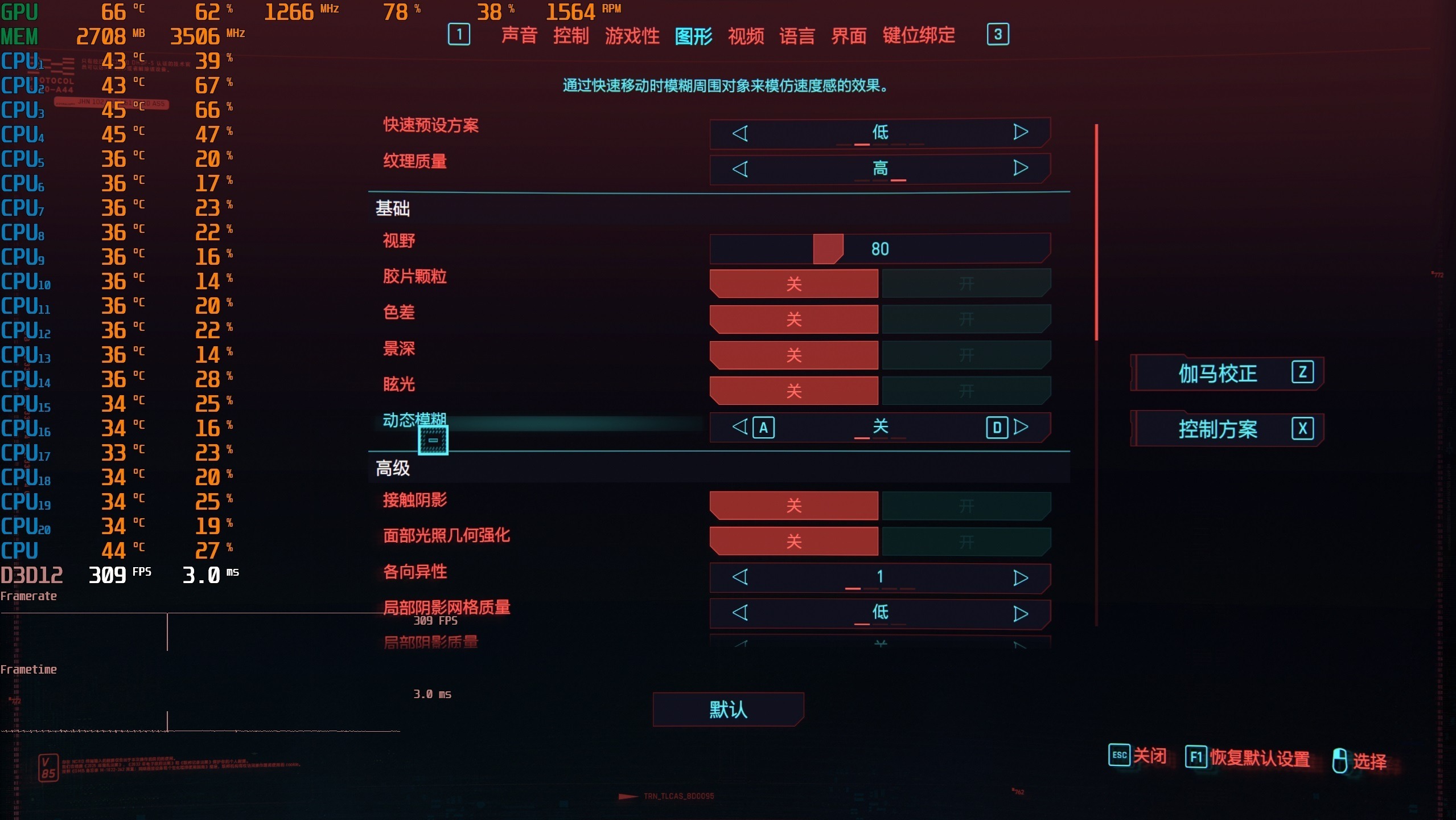Open 控制方案 panel

pos(1218,429)
